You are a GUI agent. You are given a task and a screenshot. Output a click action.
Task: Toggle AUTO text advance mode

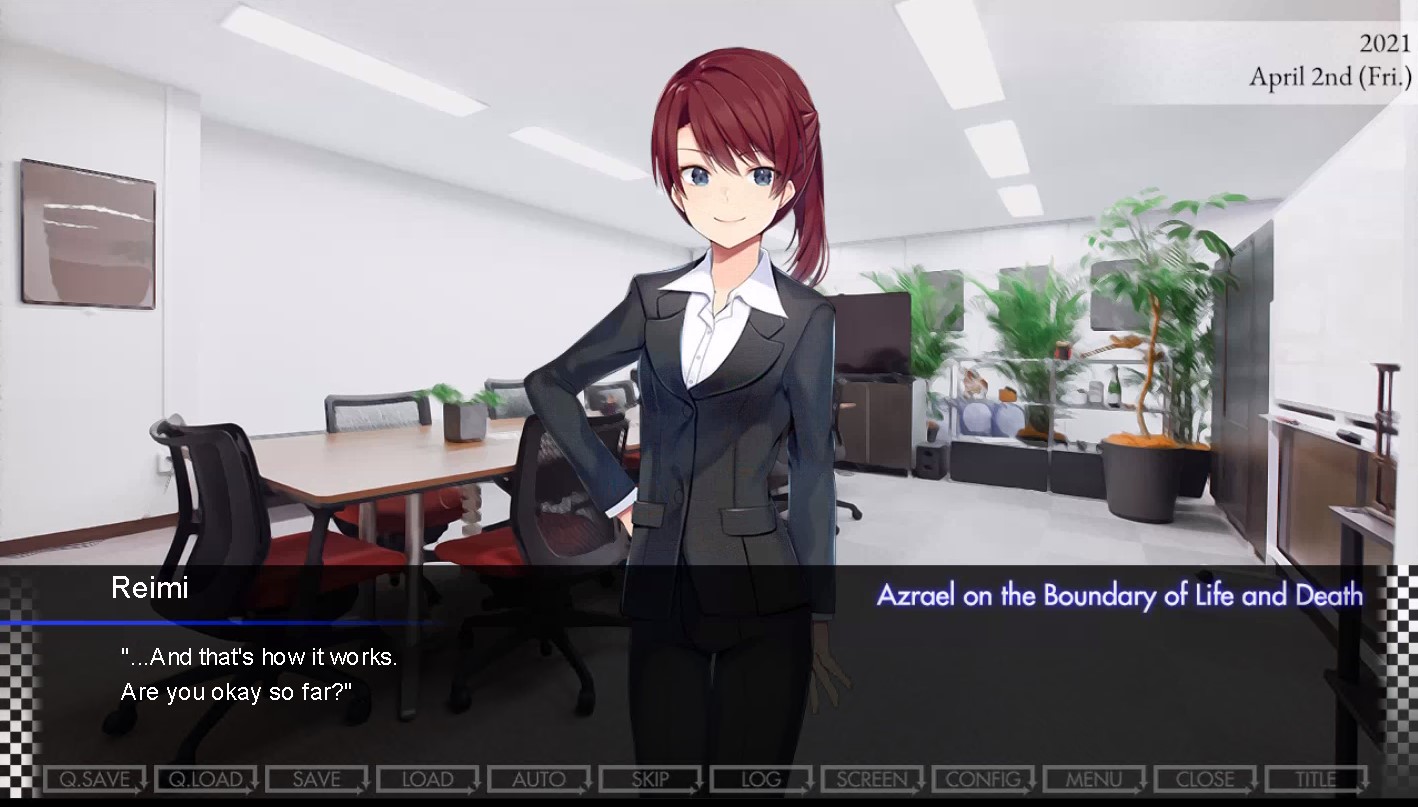[538, 779]
